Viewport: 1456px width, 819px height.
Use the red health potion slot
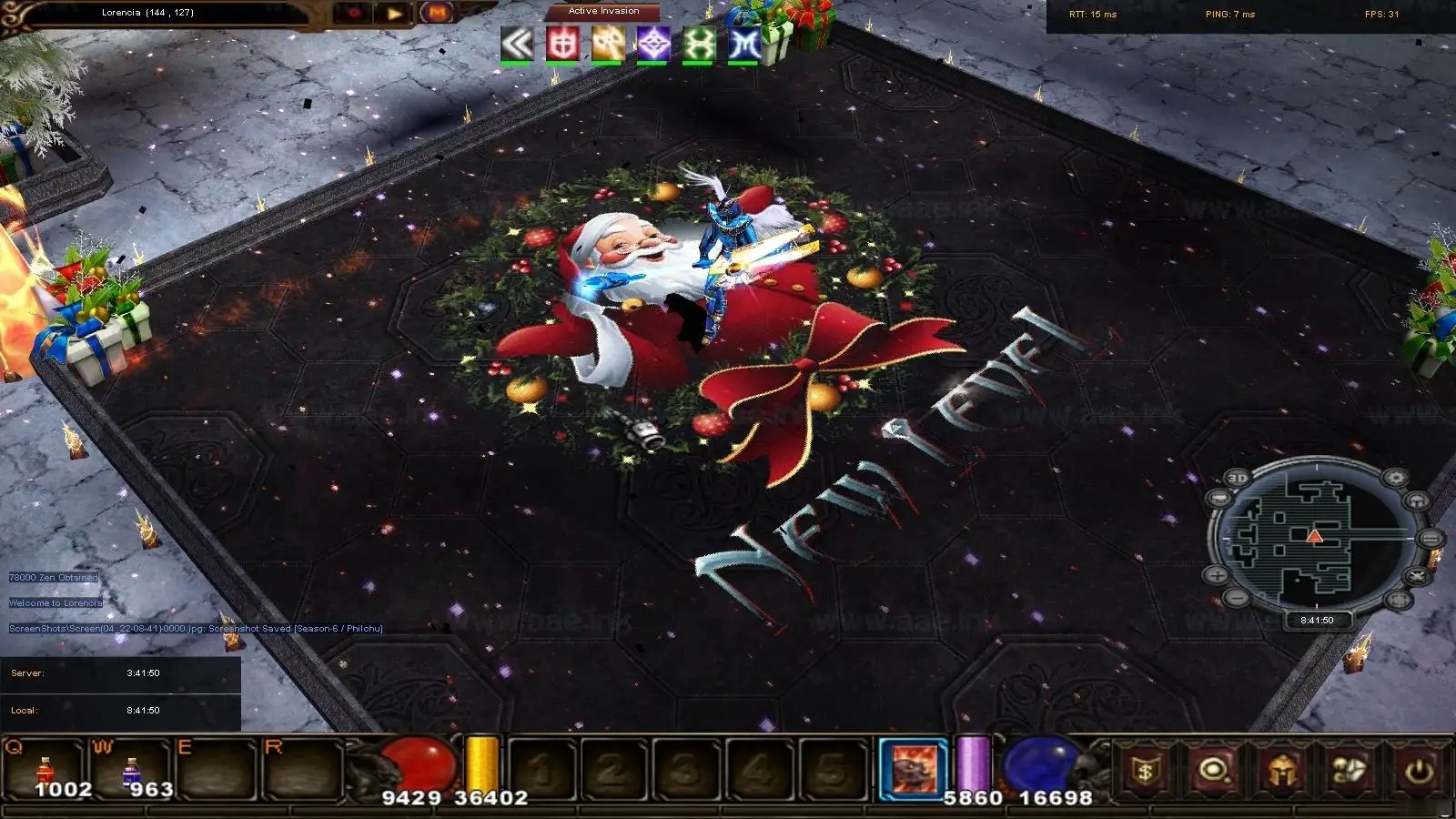[45, 770]
